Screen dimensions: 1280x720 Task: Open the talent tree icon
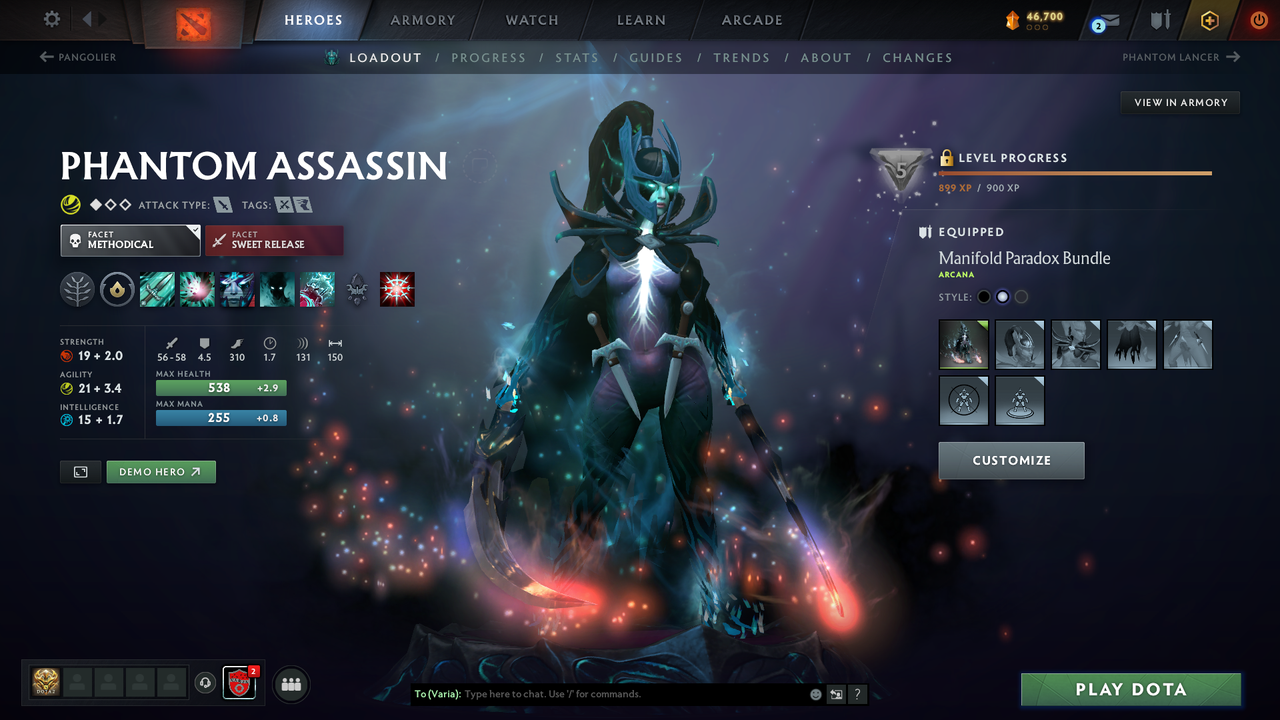pyautogui.click(x=77, y=289)
